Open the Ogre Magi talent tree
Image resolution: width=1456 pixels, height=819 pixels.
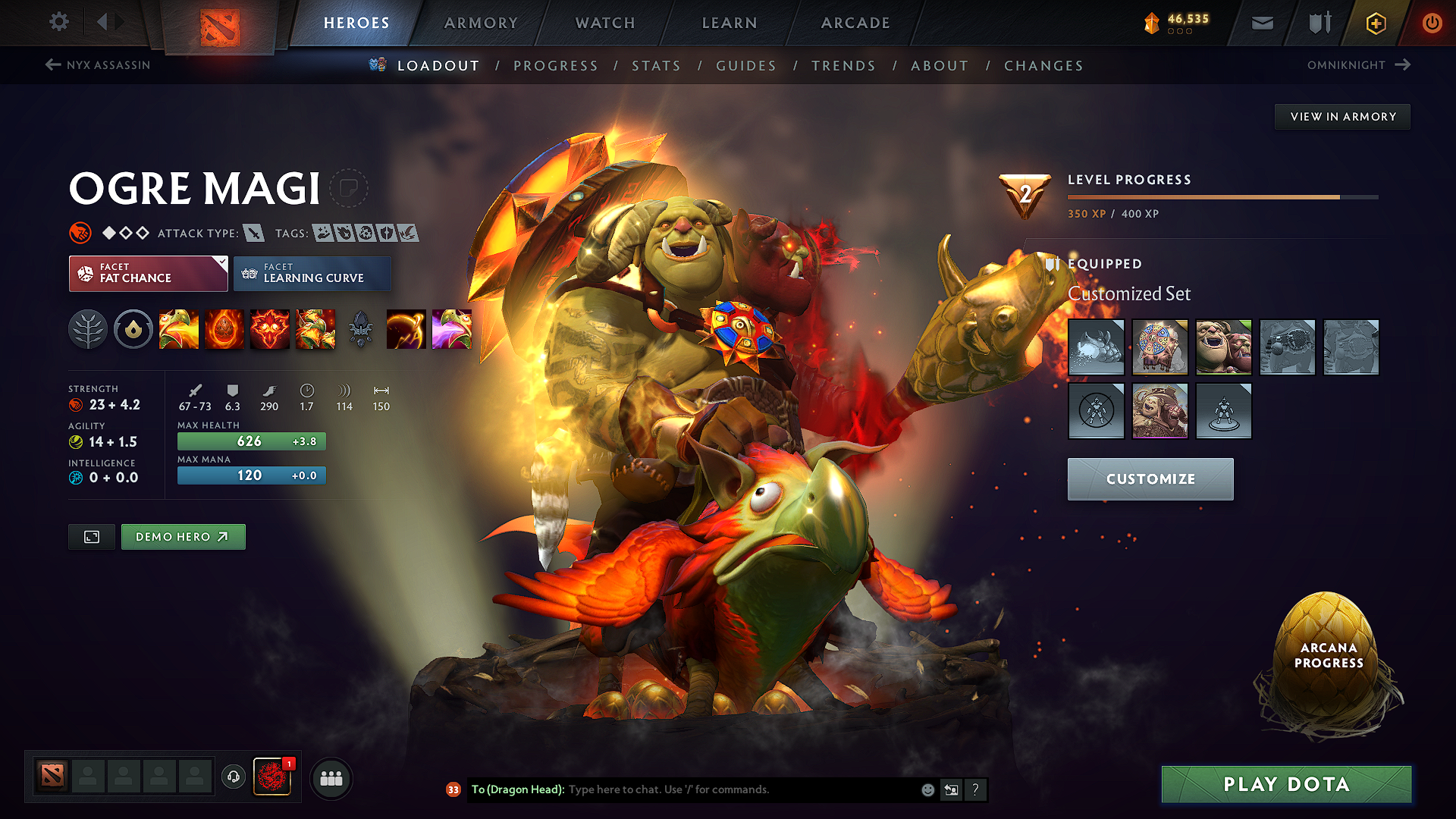click(88, 329)
